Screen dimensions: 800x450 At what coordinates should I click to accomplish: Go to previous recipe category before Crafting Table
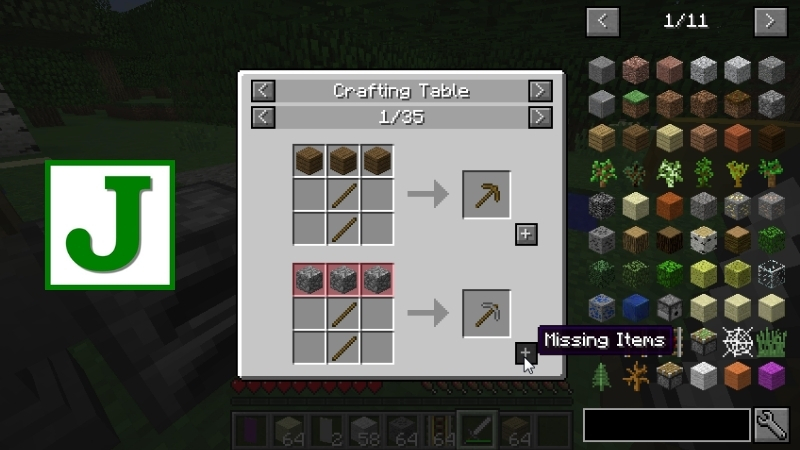(x=262, y=91)
